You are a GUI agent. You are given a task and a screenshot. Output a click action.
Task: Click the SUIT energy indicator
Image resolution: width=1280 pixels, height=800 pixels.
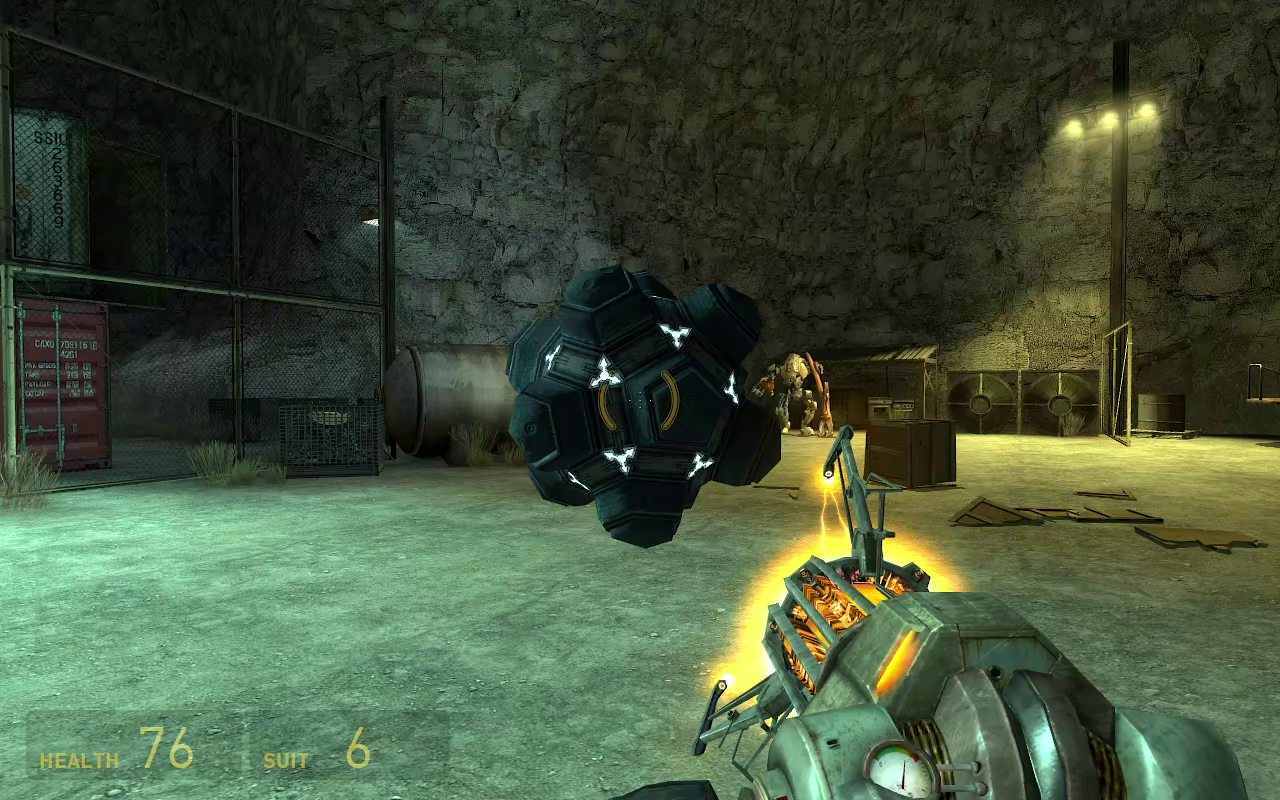click(x=289, y=760)
